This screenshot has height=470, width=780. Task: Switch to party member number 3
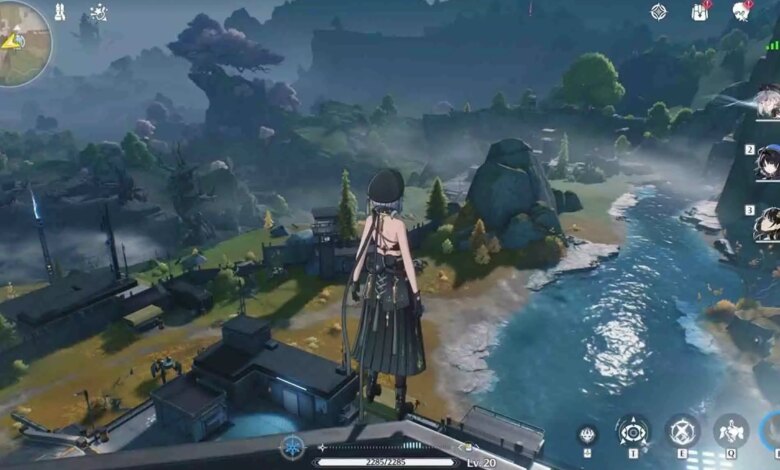click(x=768, y=223)
